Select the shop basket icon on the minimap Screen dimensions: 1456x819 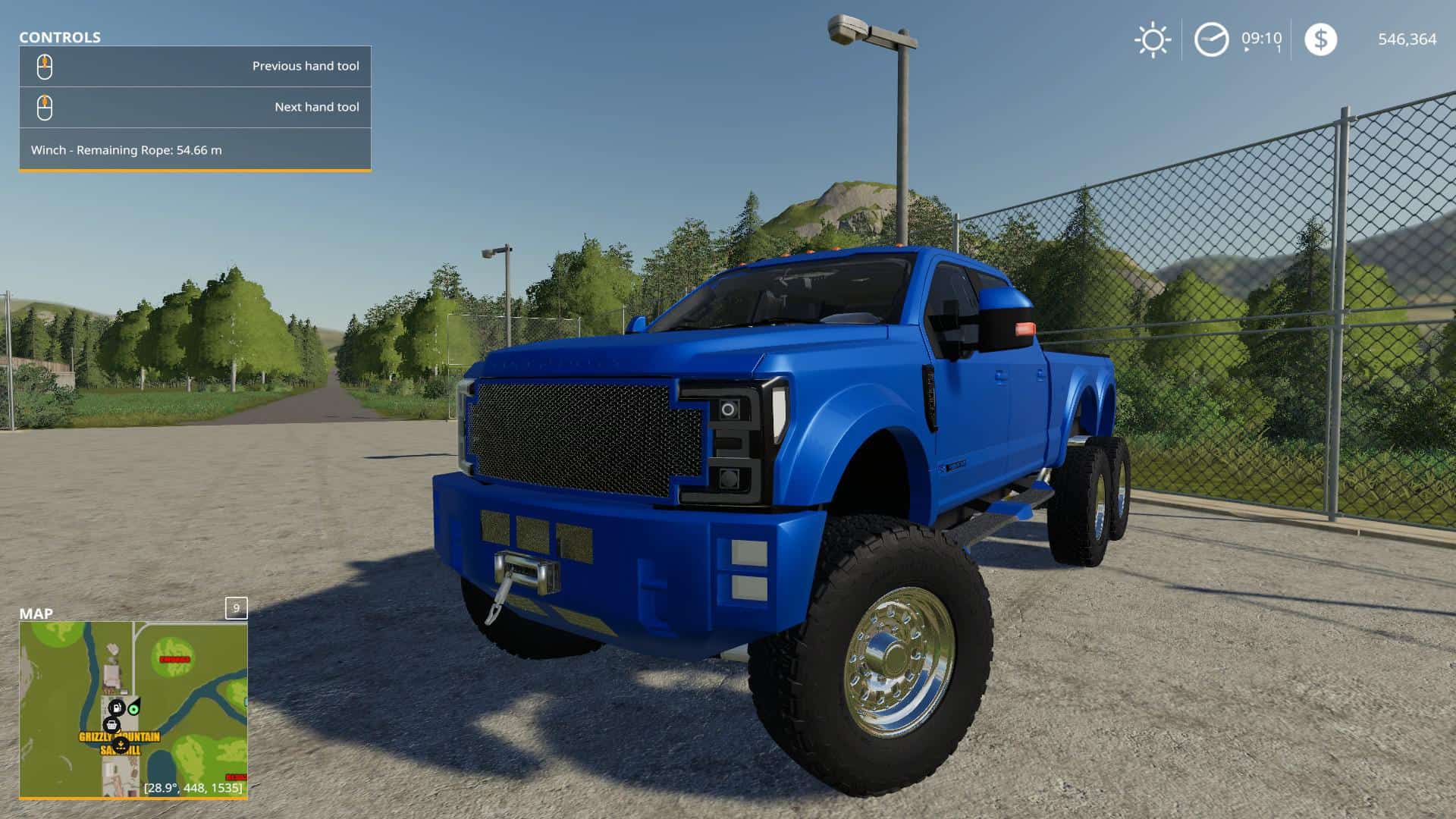[111, 725]
